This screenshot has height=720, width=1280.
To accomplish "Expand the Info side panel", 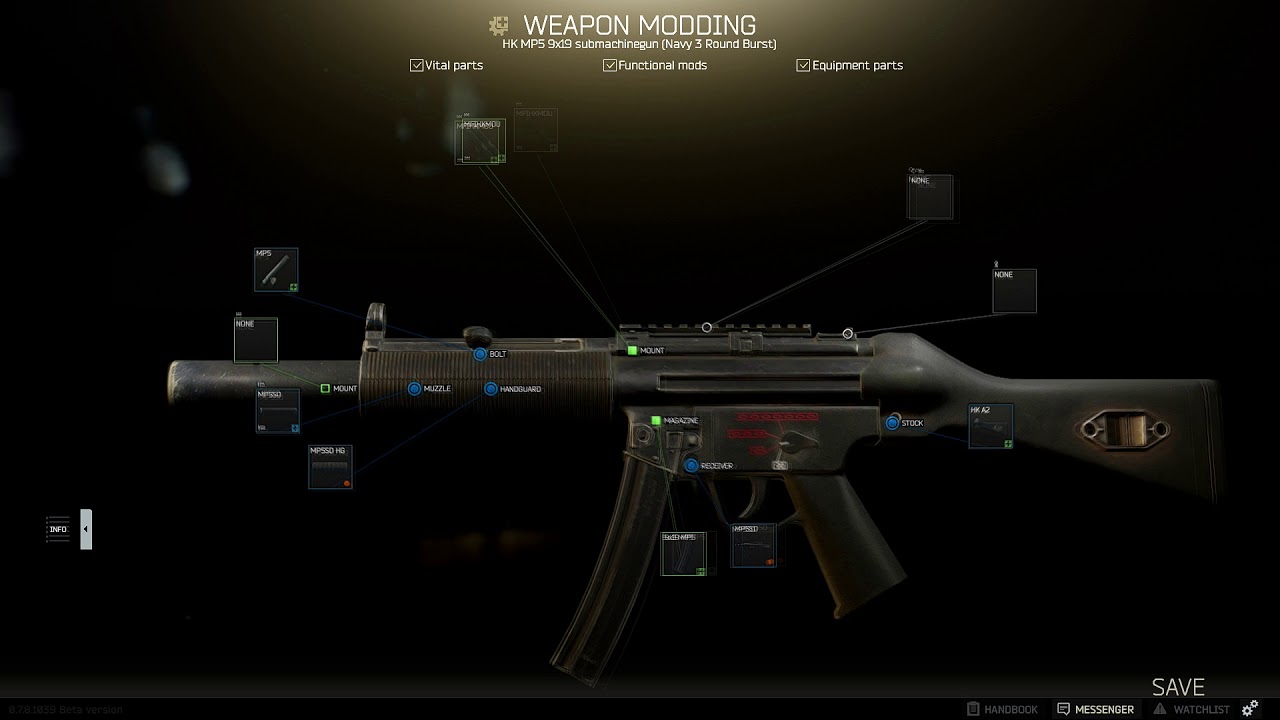I will pyautogui.click(x=86, y=529).
